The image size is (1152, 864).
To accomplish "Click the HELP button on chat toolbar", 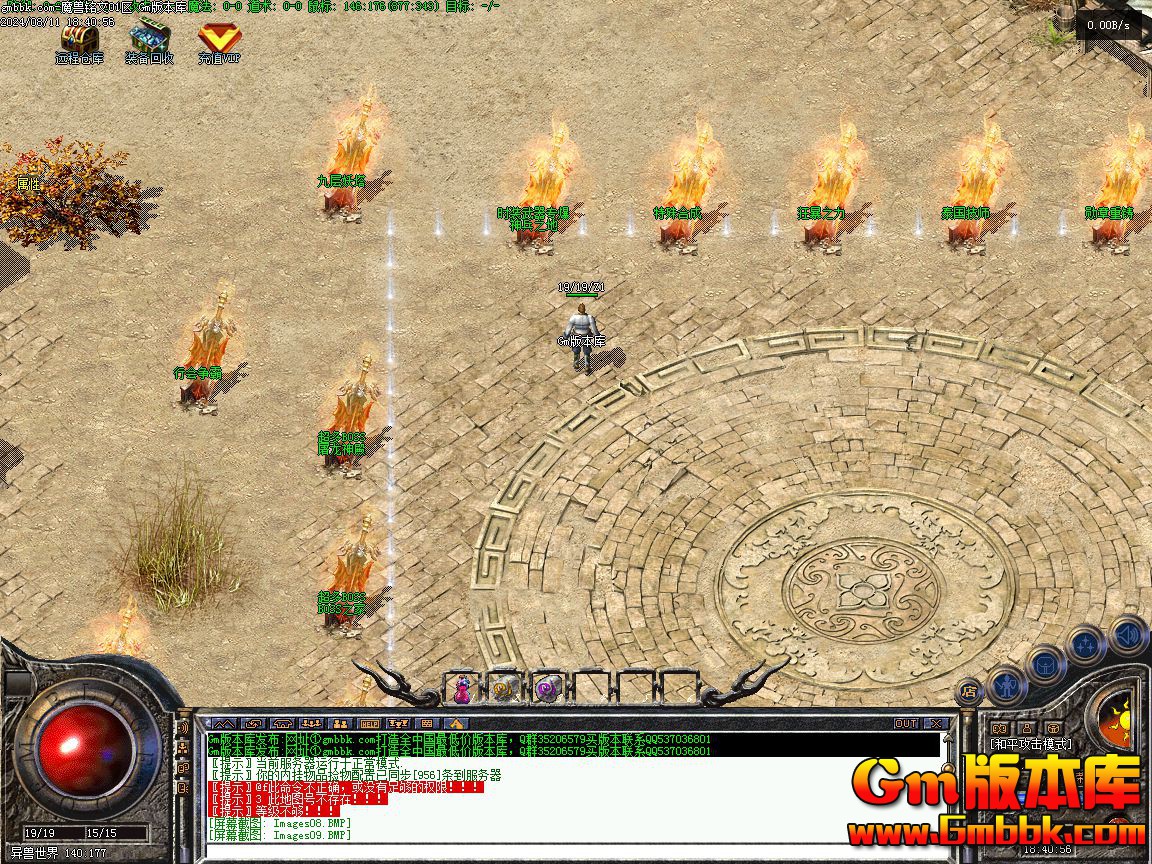I will (x=369, y=723).
